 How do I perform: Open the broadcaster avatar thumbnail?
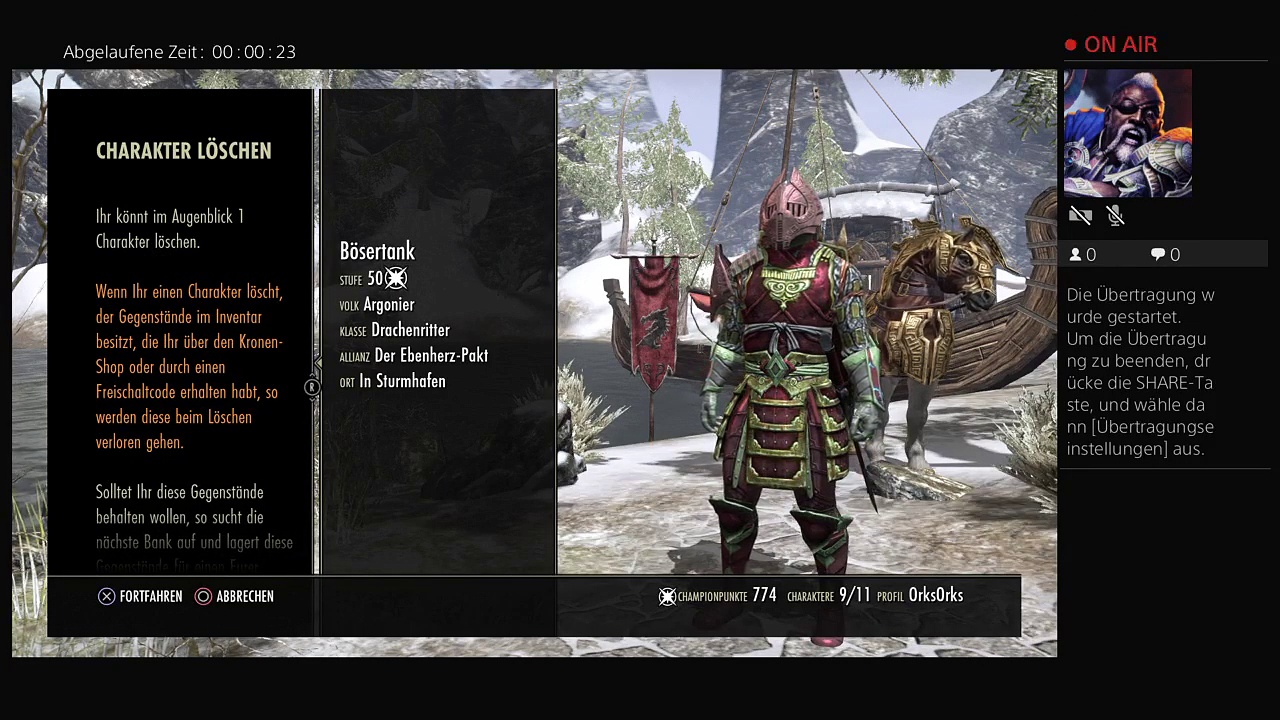coord(1128,133)
